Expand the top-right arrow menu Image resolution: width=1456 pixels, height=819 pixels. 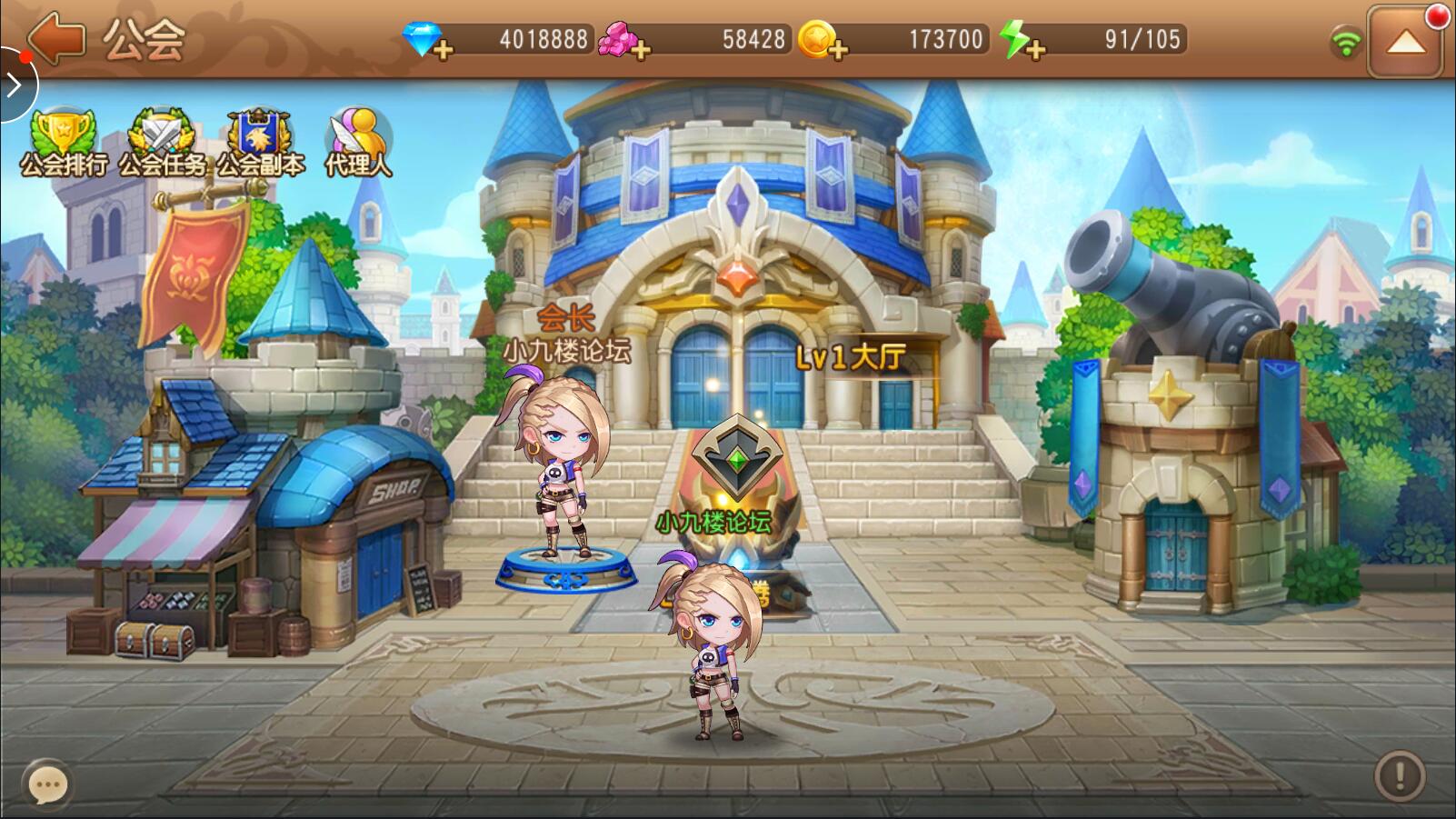pos(1404,42)
